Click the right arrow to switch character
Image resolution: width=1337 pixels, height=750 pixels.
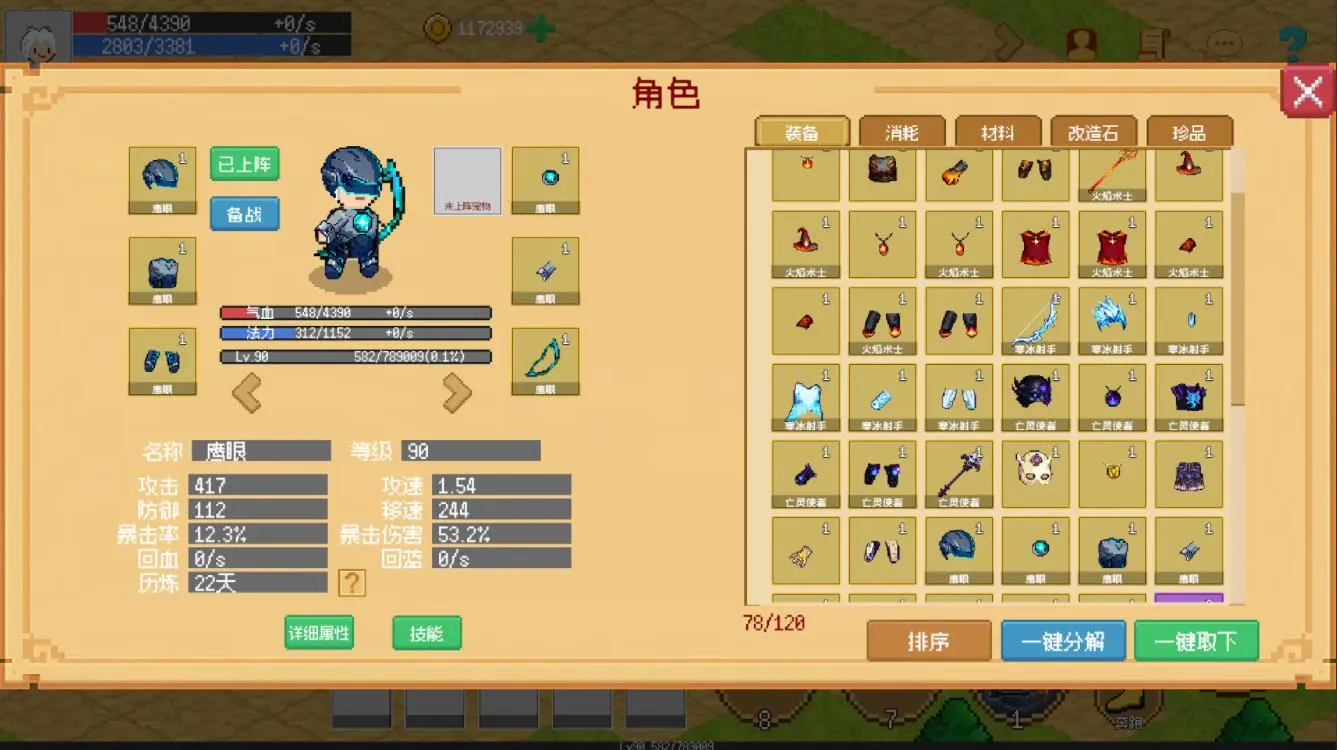pyautogui.click(x=457, y=392)
